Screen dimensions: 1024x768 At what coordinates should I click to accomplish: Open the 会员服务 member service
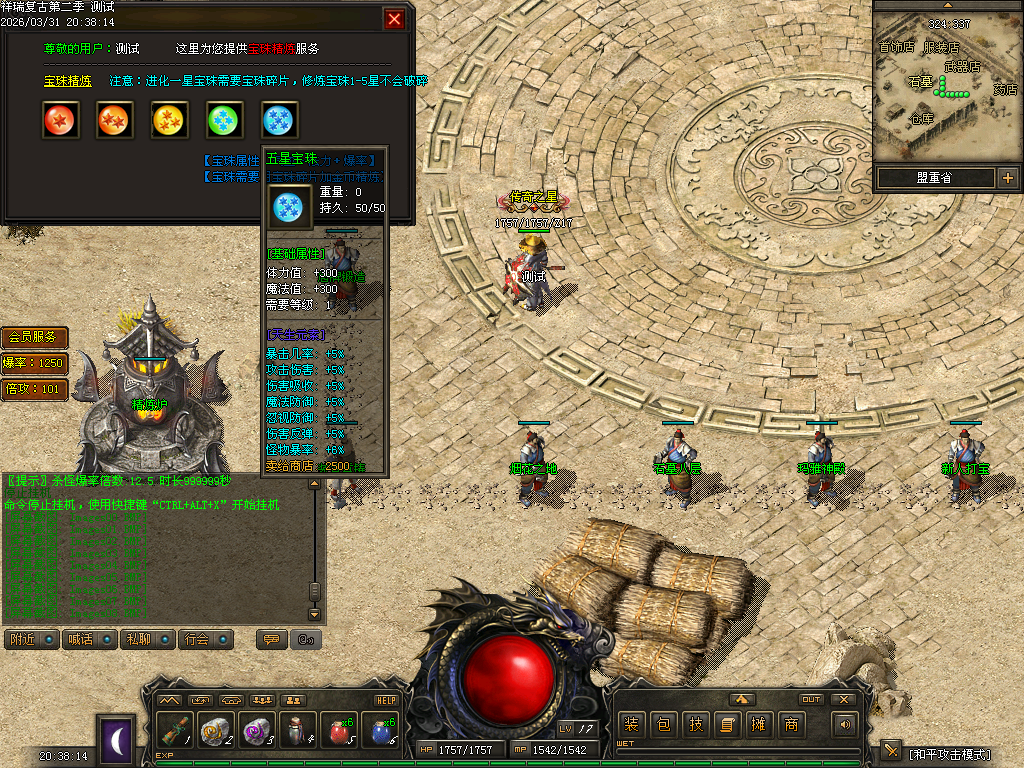(x=35, y=337)
